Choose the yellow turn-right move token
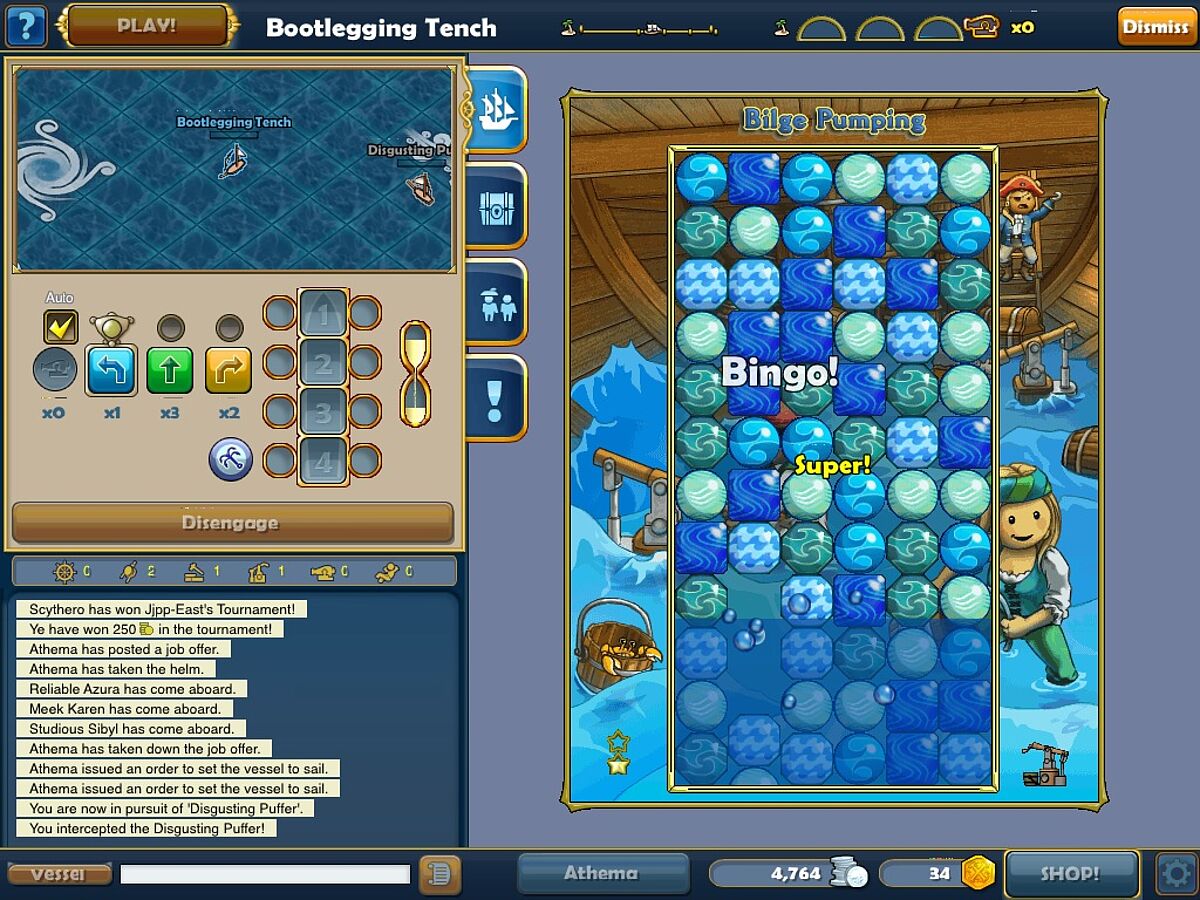The width and height of the screenshot is (1200, 900). point(229,370)
